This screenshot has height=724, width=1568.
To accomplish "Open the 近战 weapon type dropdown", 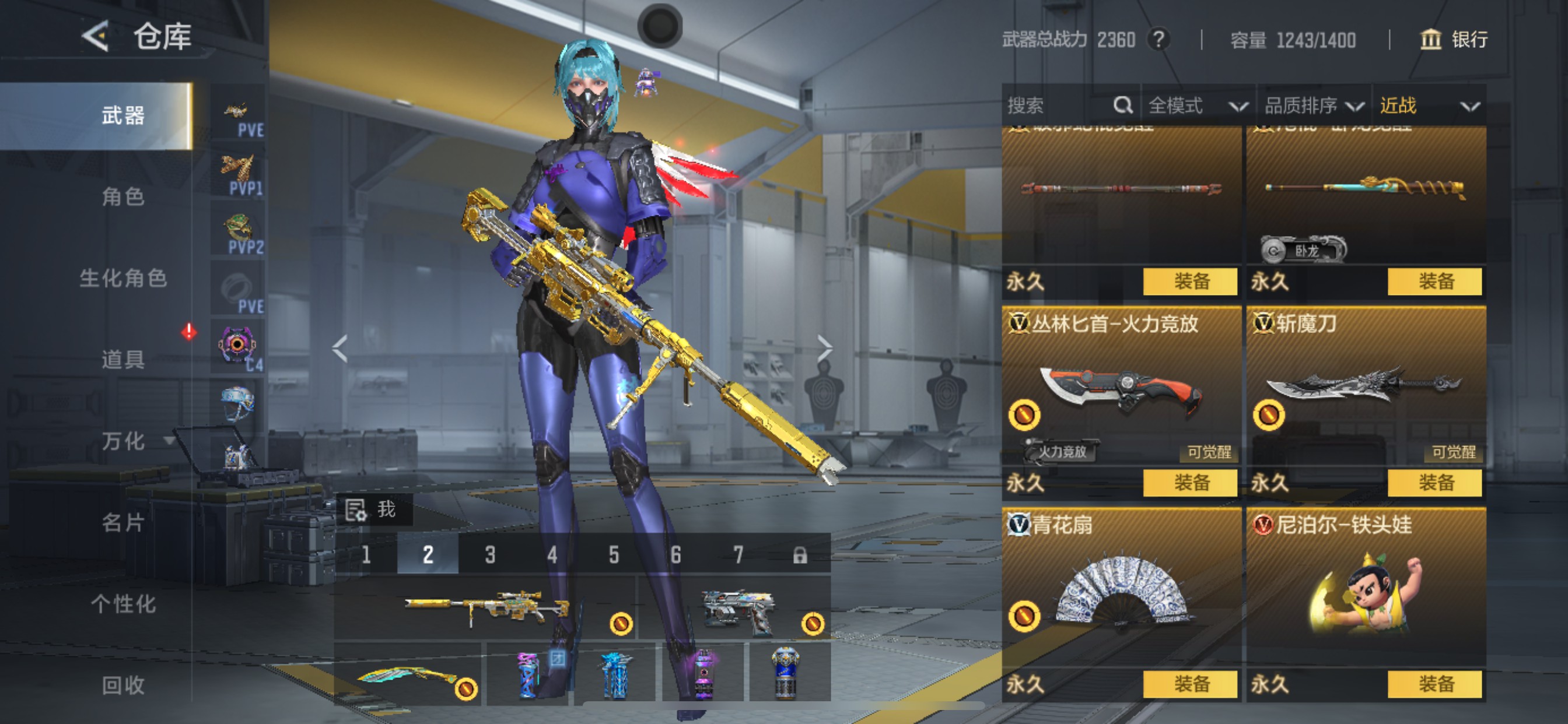I will point(1428,106).
